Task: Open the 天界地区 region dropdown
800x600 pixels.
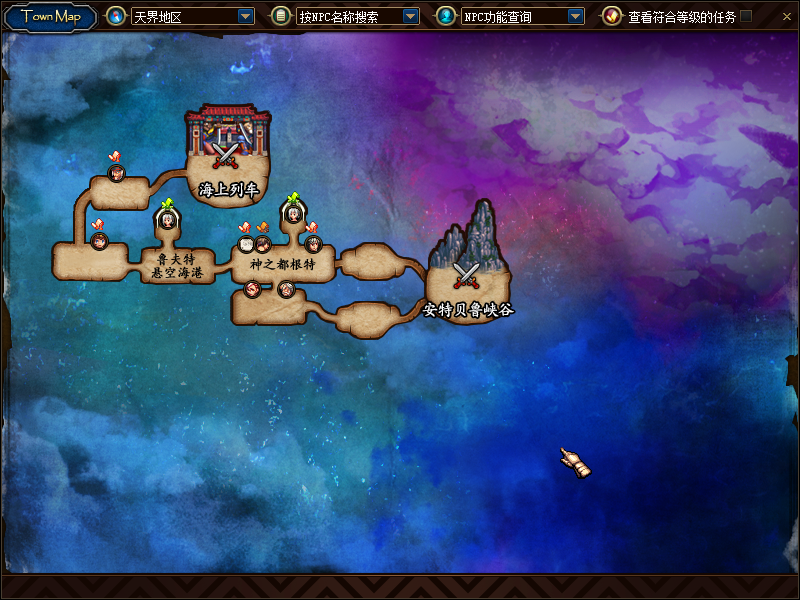Action: point(246,16)
